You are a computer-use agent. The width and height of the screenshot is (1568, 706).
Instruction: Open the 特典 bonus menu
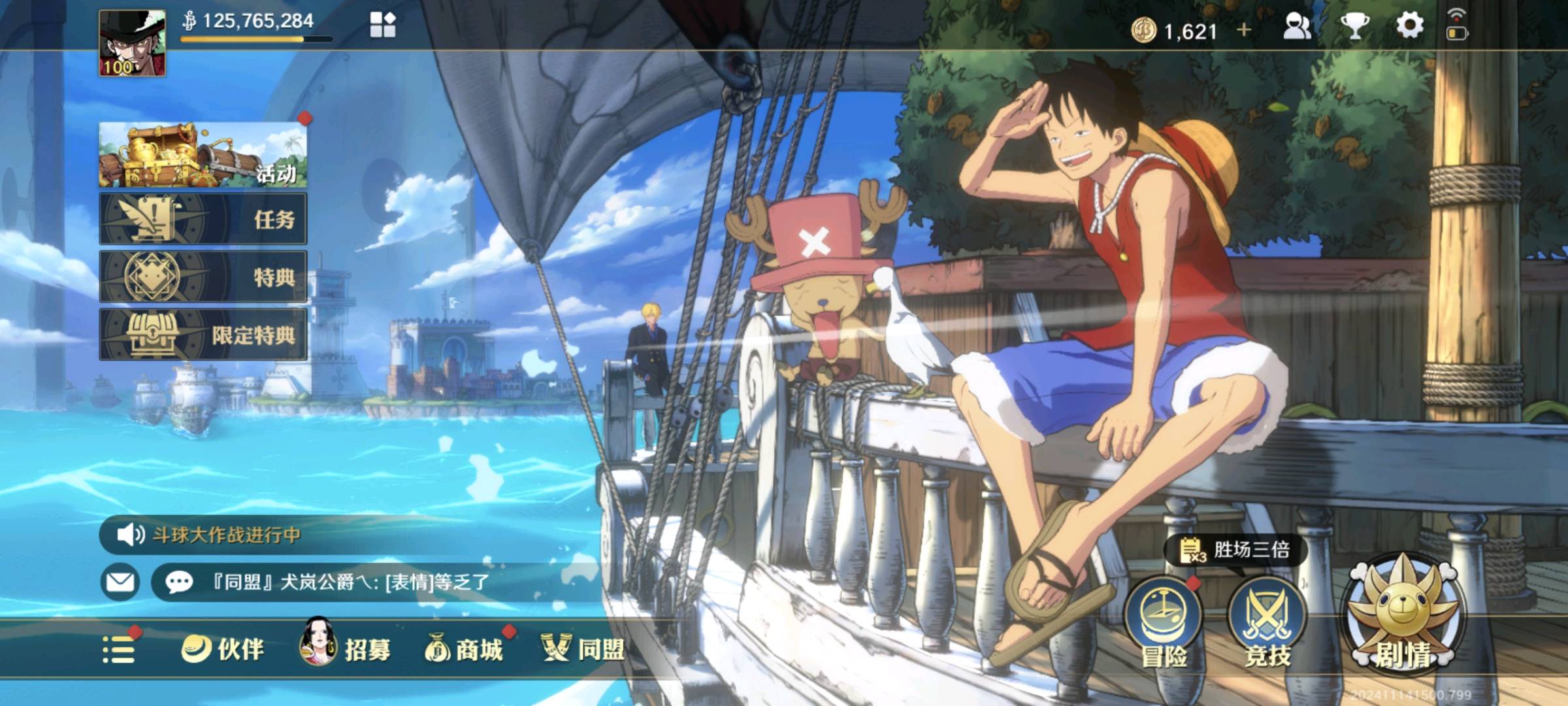(x=203, y=277)
